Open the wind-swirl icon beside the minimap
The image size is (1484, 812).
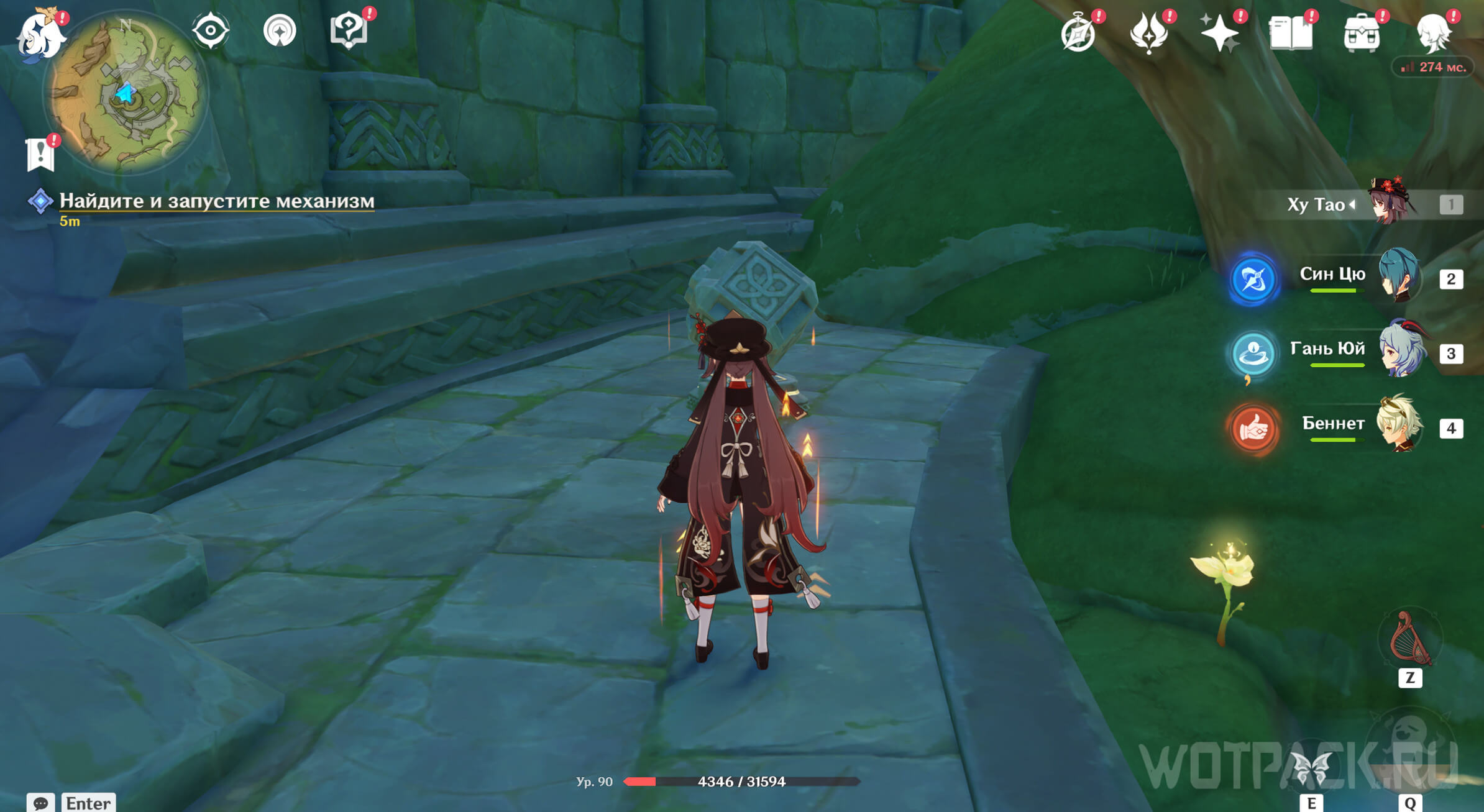(280, 30)
